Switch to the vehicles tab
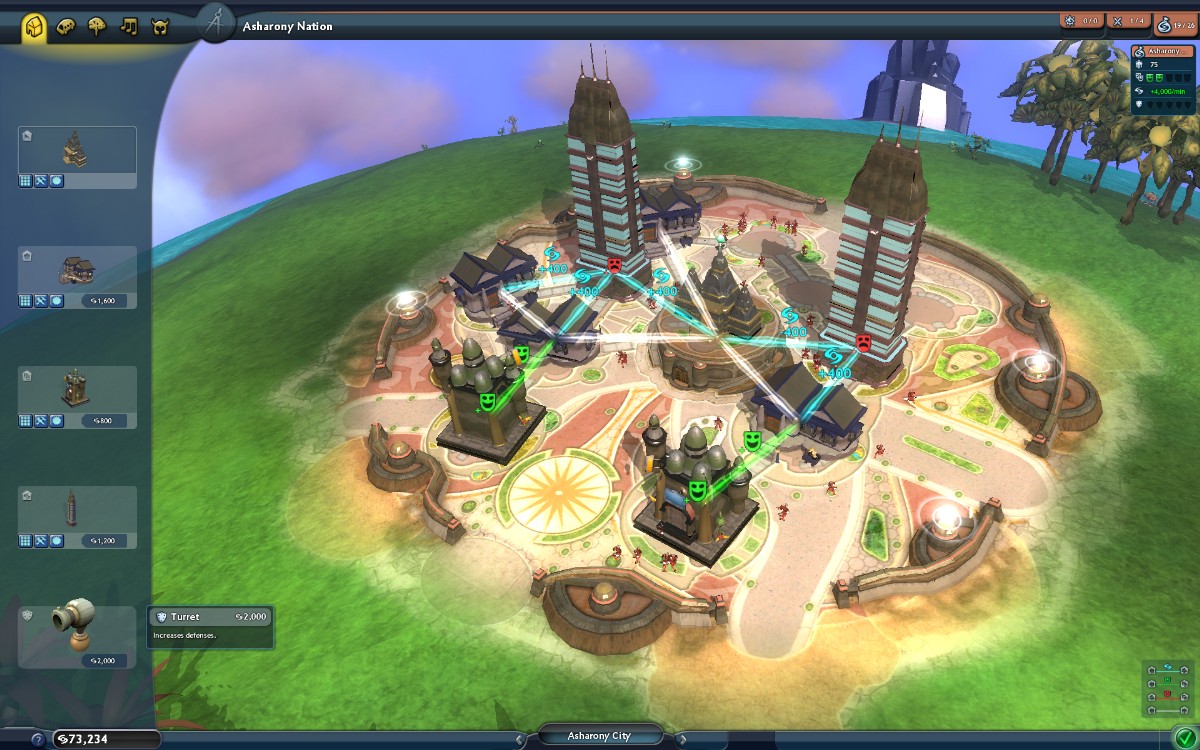Image resolution: width=1200 pixels, height=750 pixels. click(66, 27)
